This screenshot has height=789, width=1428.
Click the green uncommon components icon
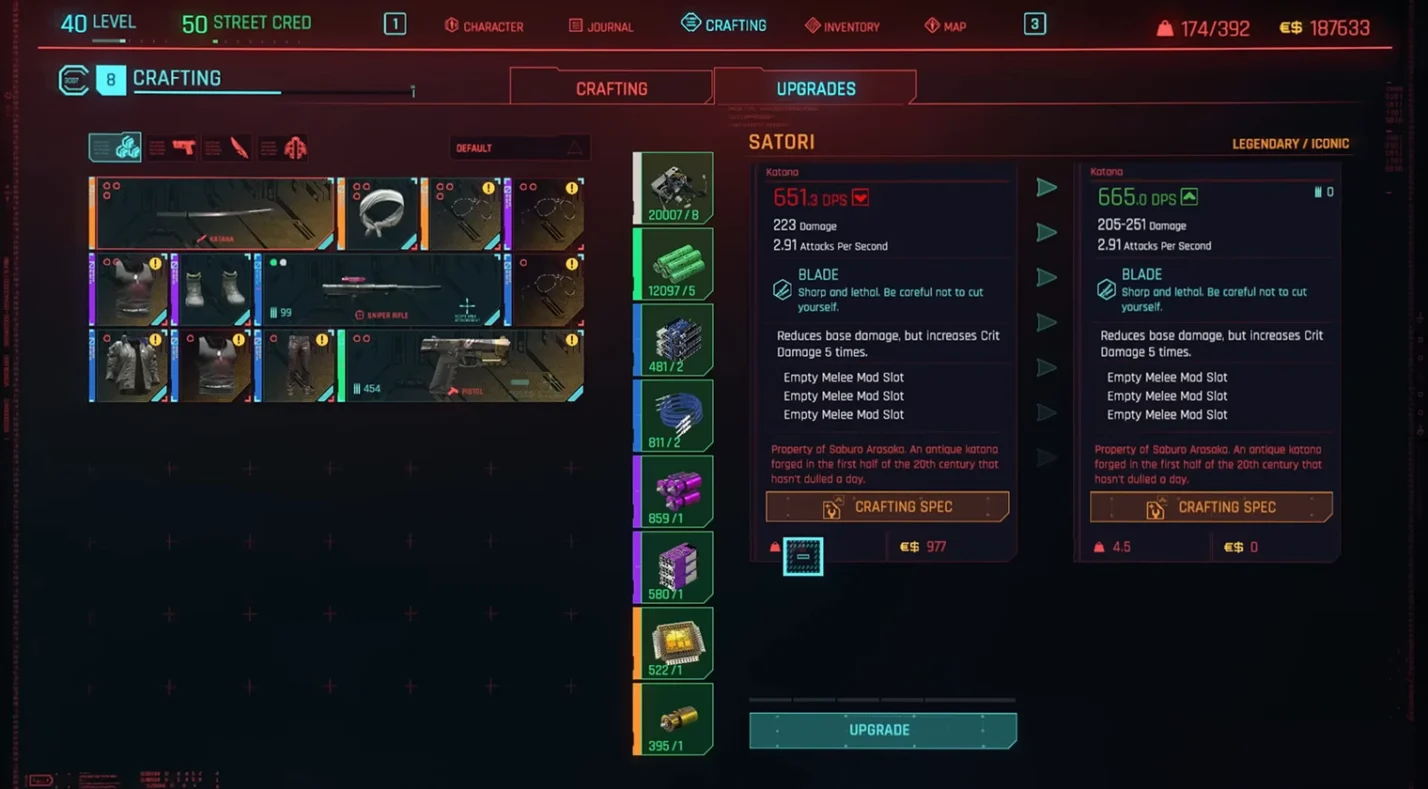675,264
